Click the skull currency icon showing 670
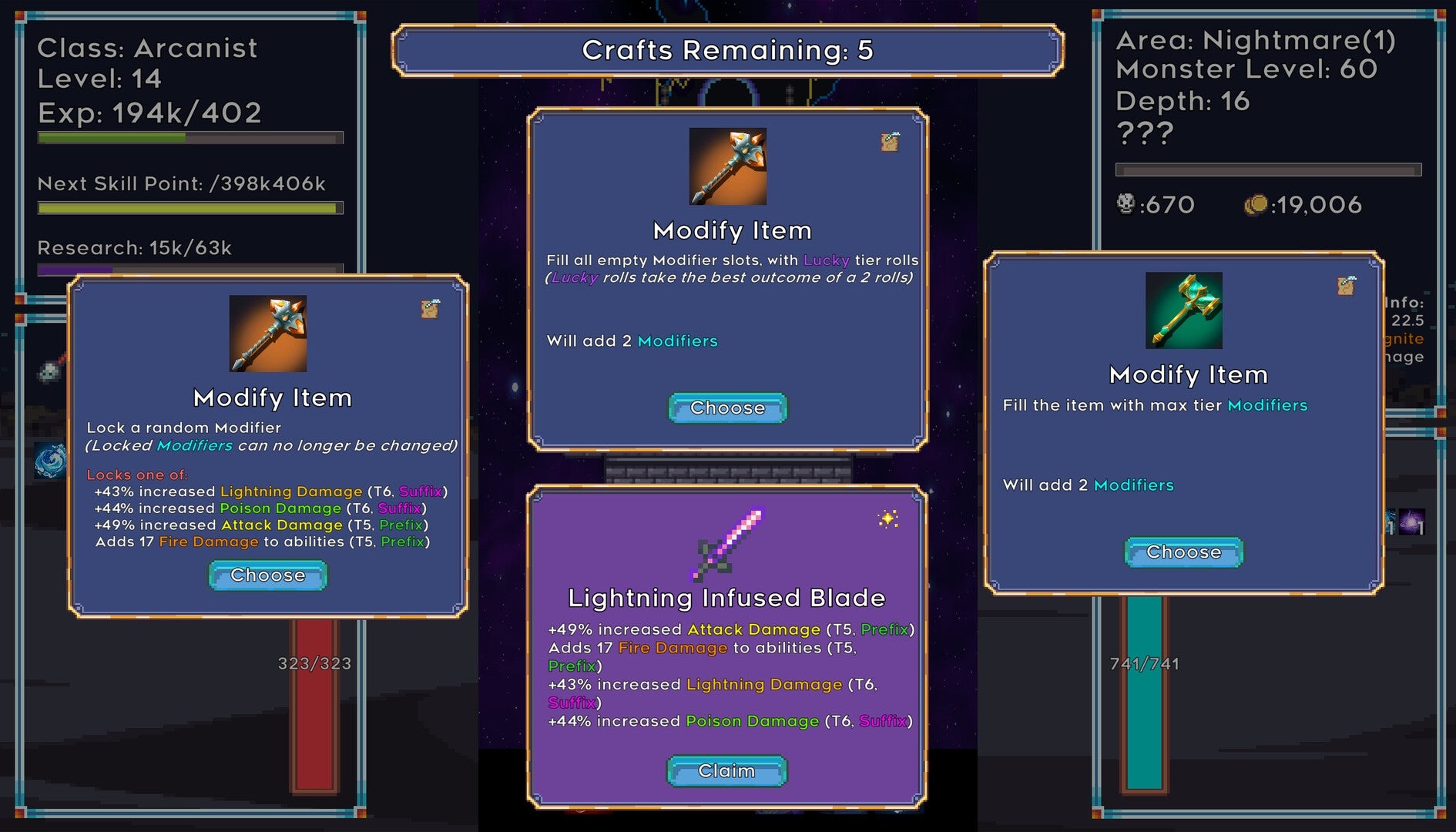Screen dimensions: 1456x832 [1127, 203]
